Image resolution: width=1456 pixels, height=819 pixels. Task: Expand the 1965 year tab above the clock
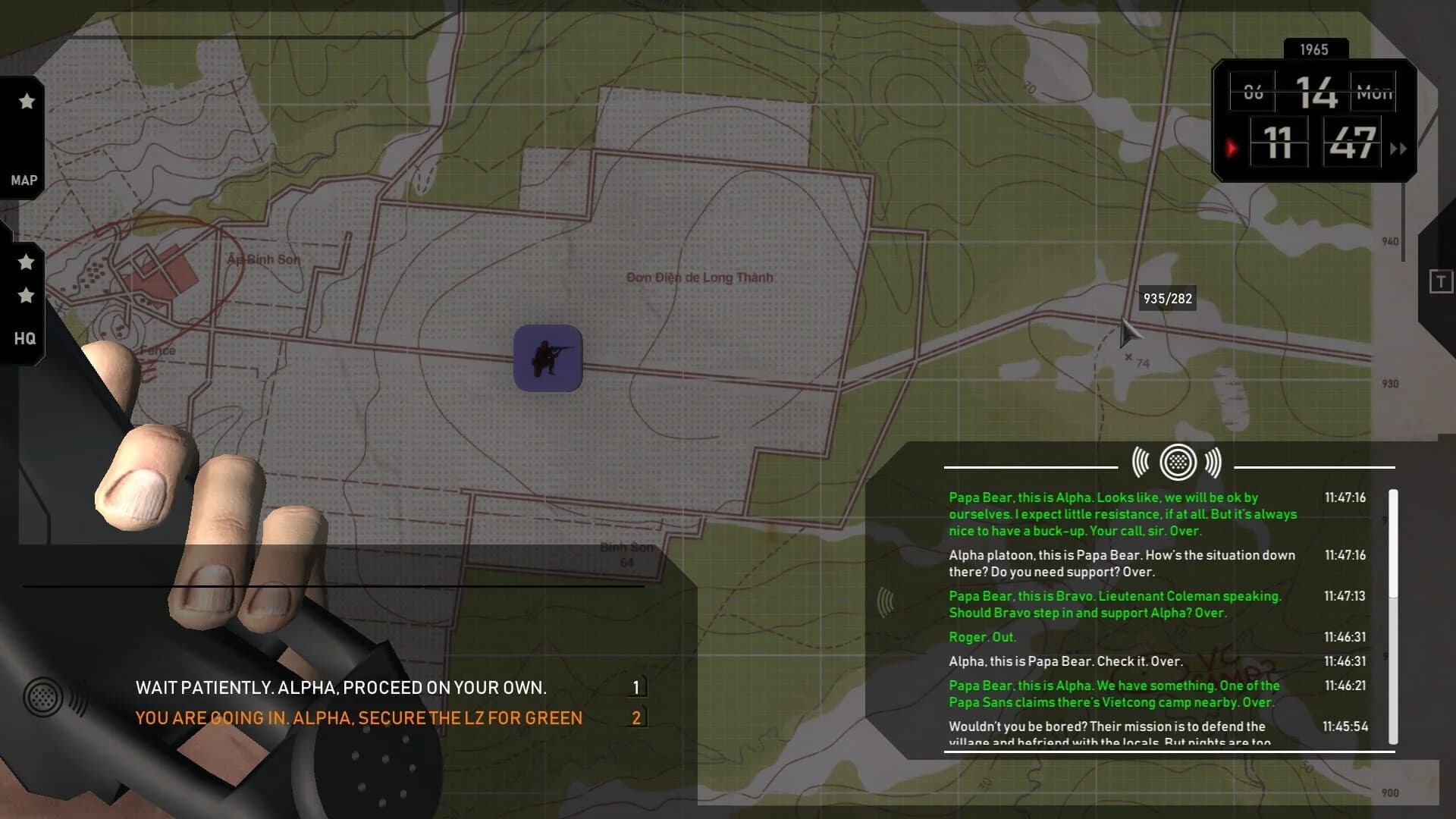(1315, 49)
